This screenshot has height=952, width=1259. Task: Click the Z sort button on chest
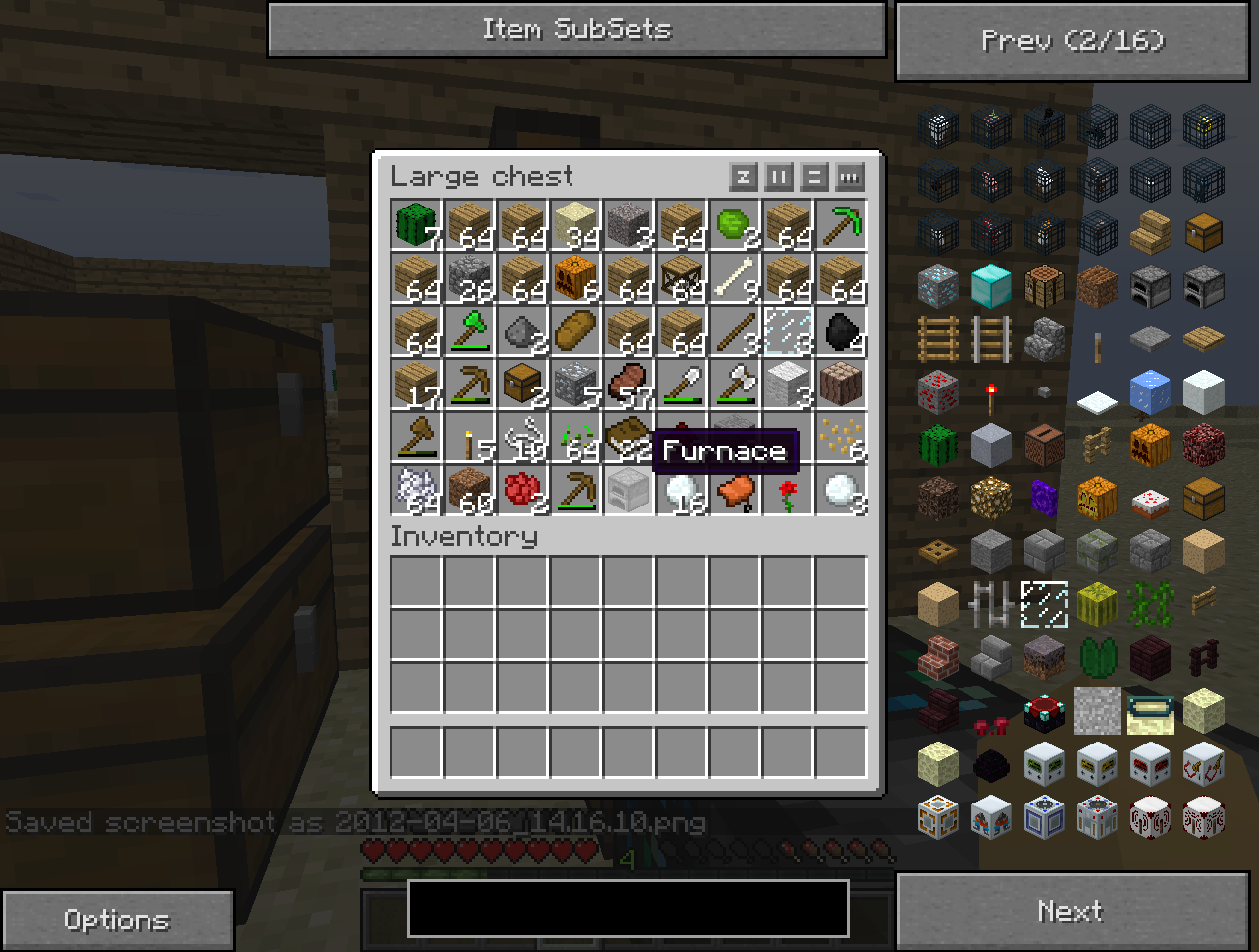[744, 177]
